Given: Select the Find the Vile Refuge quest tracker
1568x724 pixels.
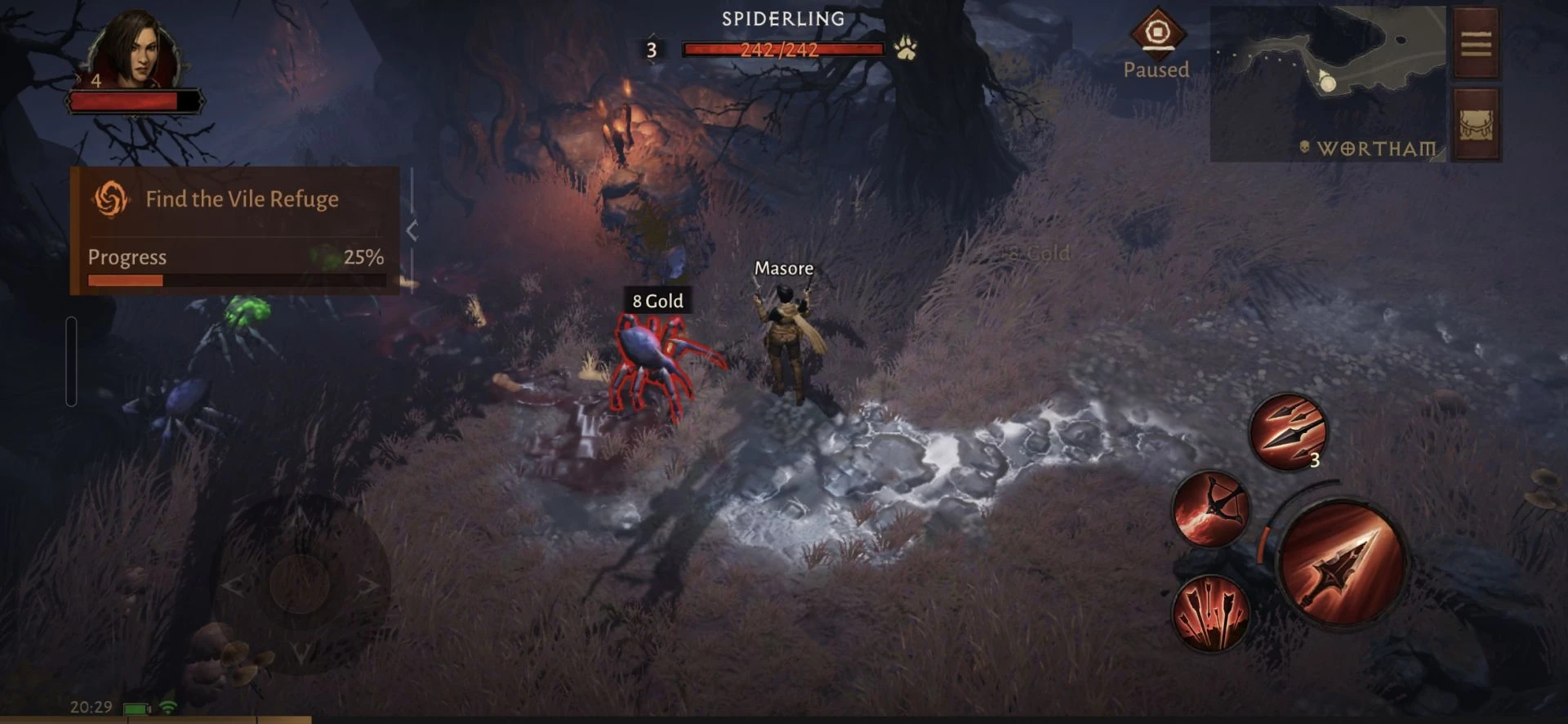Looking at the screenshot, I should [x=235, y=199].
